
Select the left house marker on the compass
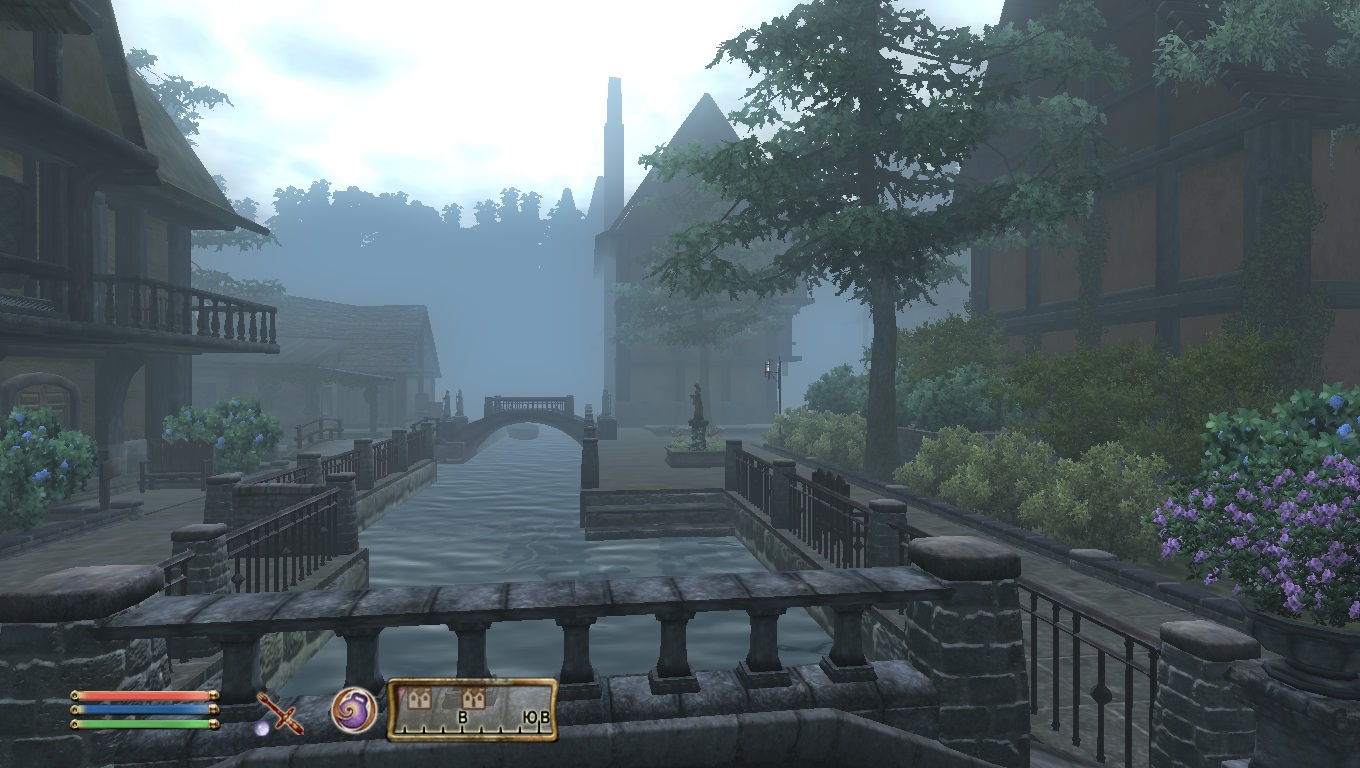pyautogui.click(x=419, y=699)
